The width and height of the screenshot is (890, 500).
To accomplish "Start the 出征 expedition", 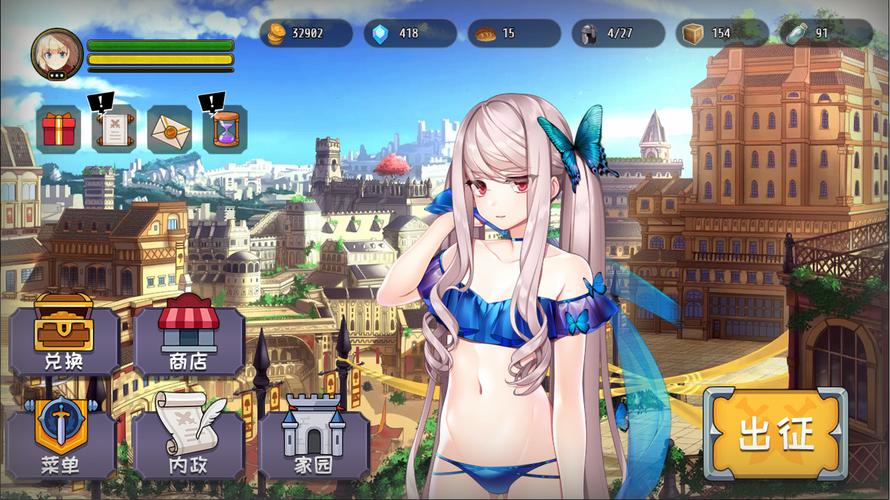I will (x=776, y=434).
